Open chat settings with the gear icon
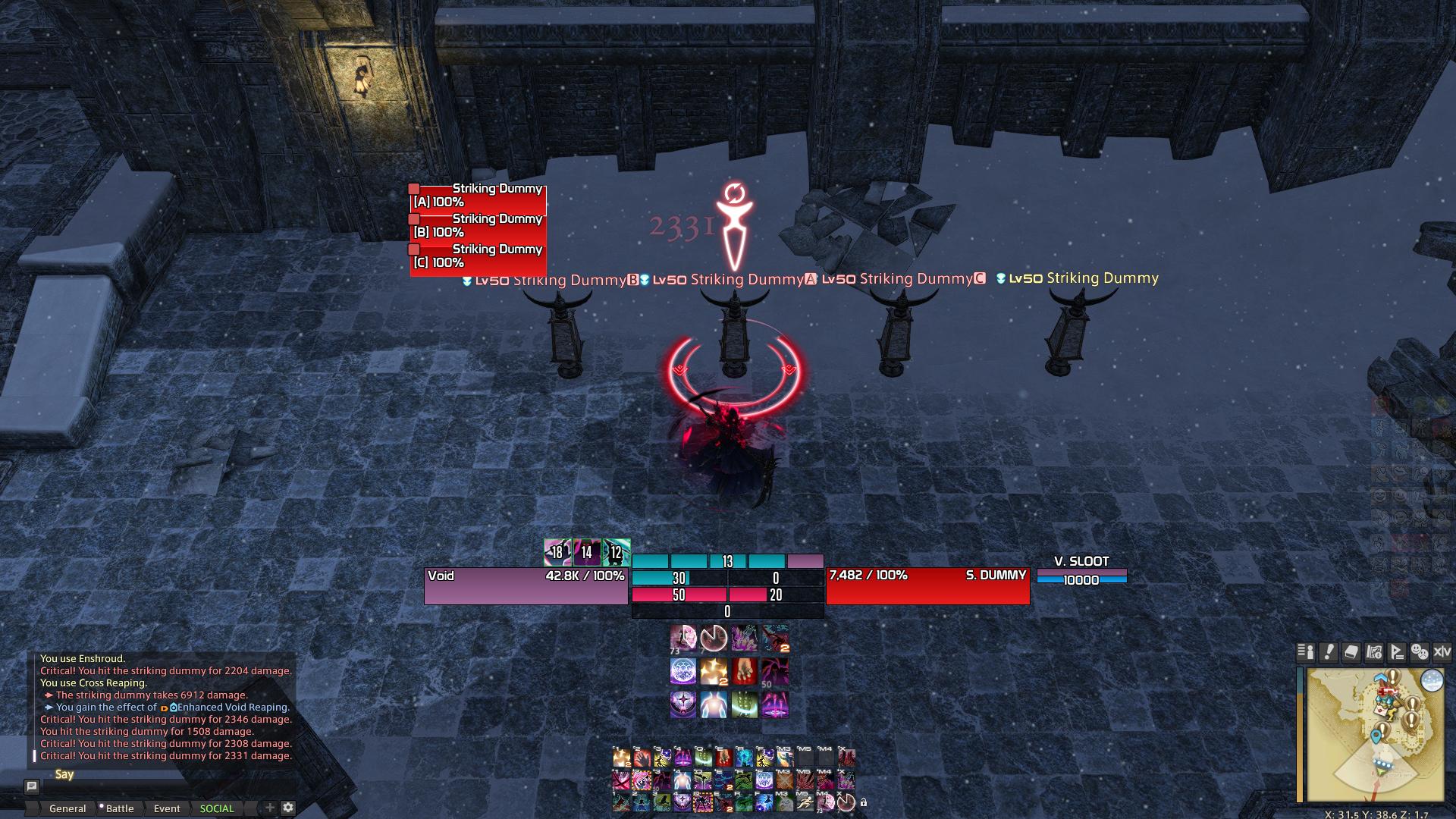Screen dimensions: 1456x819 coord(288,808)
